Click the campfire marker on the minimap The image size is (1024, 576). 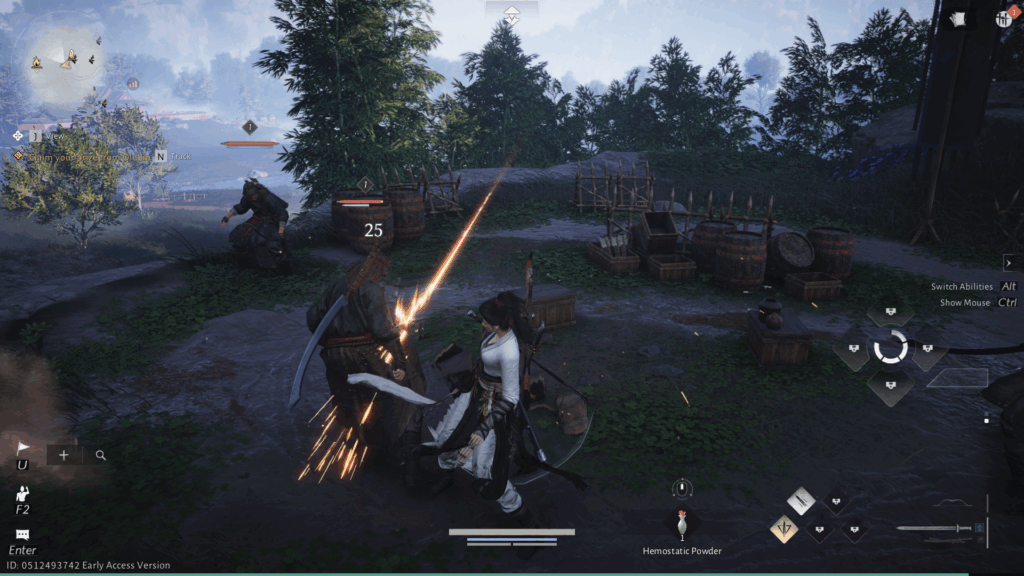(x=37, y=62)
